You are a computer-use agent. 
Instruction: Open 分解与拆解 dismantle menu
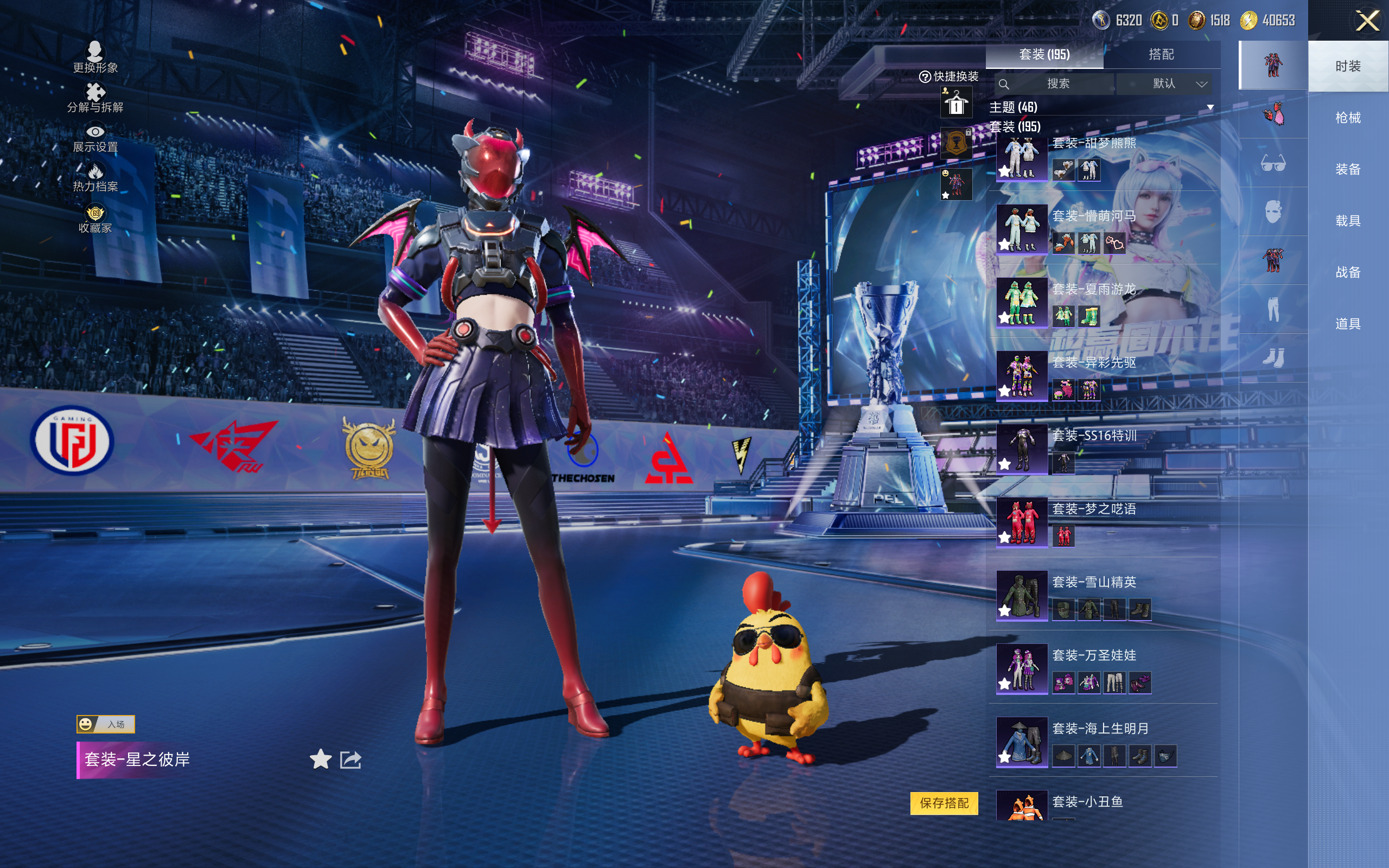(x=95, y=98)
